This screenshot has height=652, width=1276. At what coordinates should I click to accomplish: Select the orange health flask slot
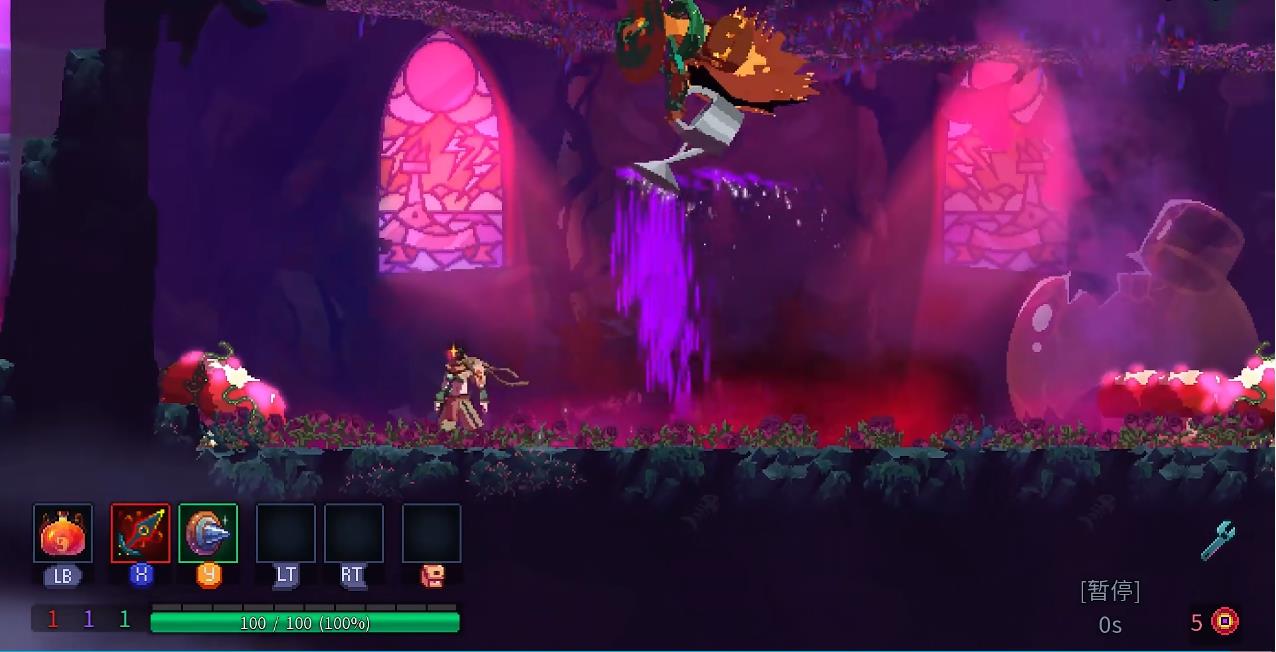pyautogui.click(x=63, y=533)
